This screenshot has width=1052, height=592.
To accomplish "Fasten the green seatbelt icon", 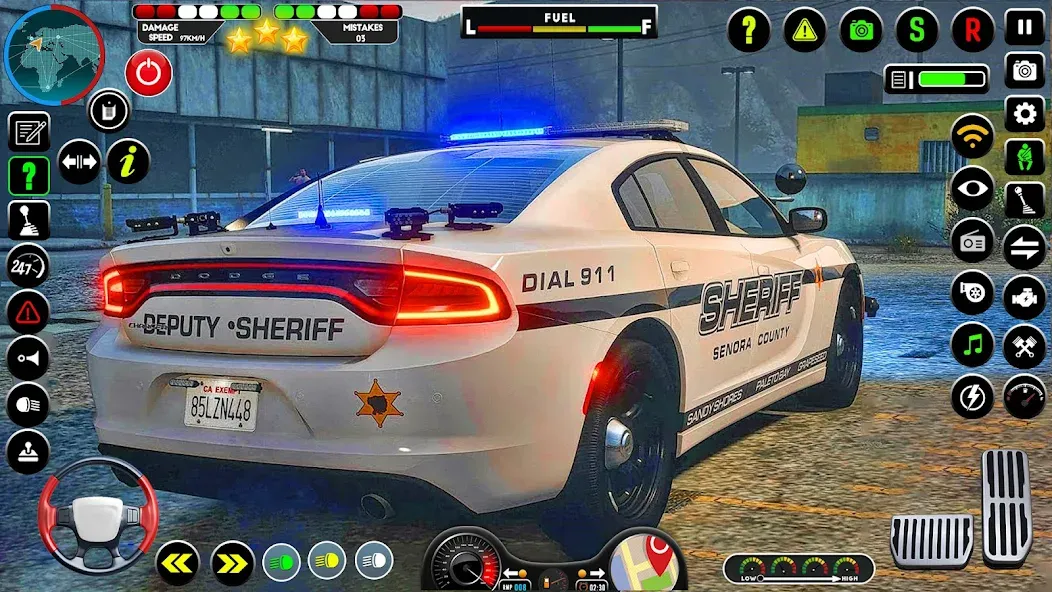I will click(x=1024, y=158).
